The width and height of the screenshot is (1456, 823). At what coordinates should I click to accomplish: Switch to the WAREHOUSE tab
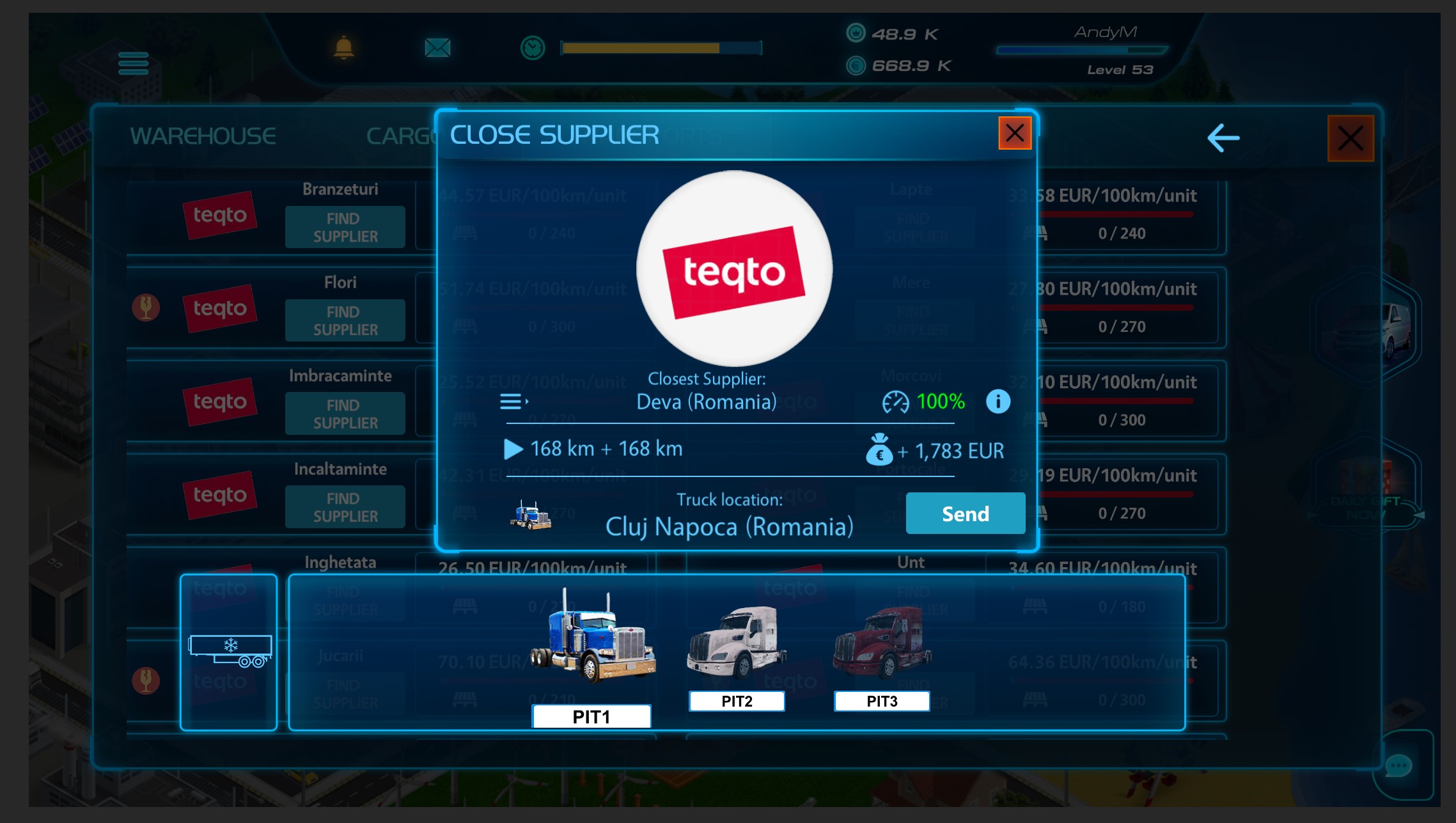[x=203, y=136]
